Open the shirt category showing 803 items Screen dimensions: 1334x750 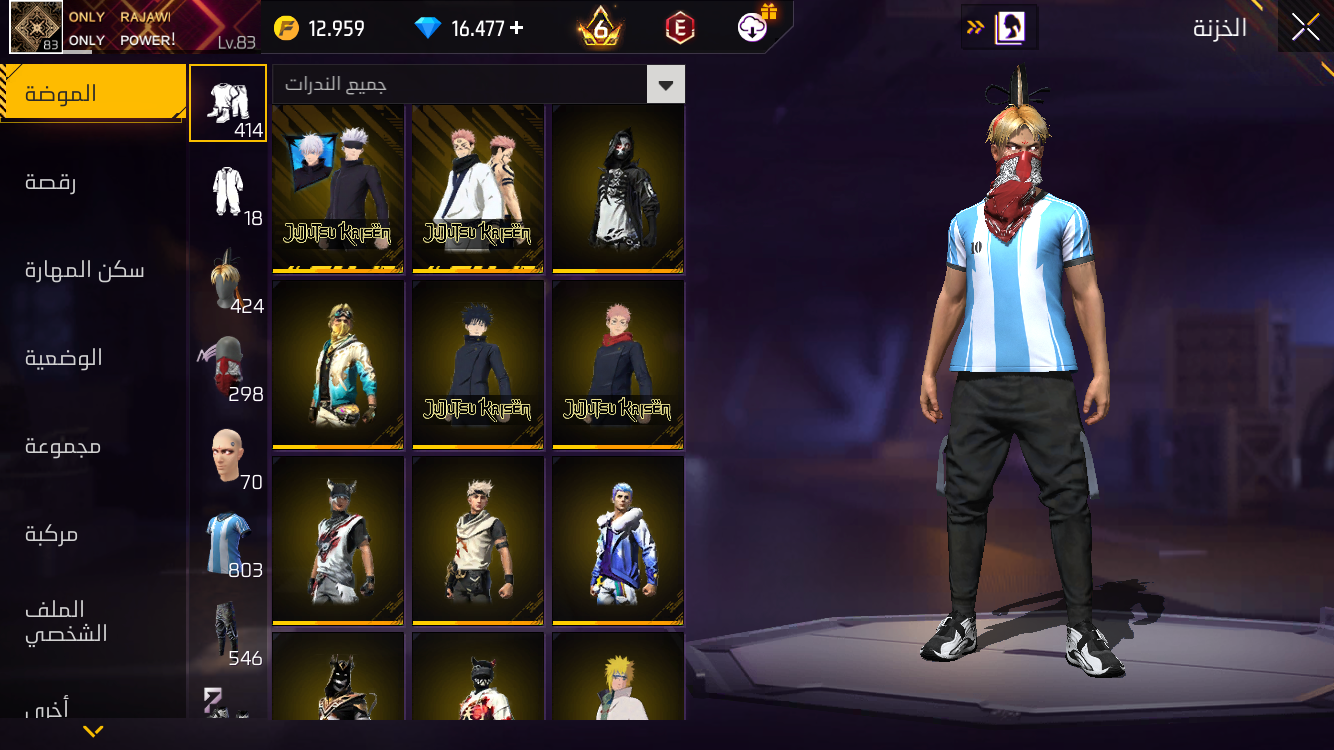(x=228, y=538)
